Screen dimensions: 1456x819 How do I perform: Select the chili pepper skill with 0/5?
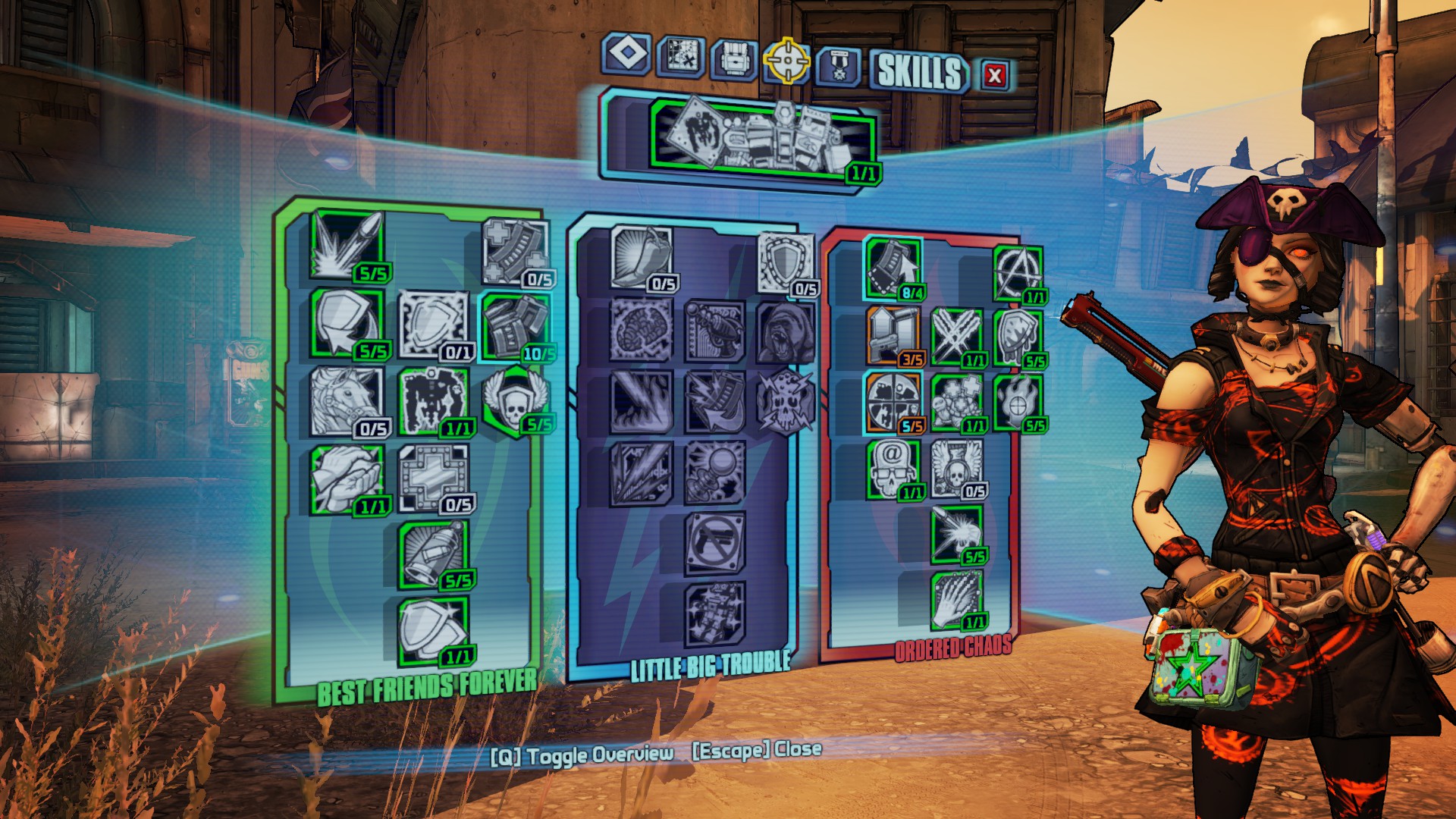coord(641,256)
